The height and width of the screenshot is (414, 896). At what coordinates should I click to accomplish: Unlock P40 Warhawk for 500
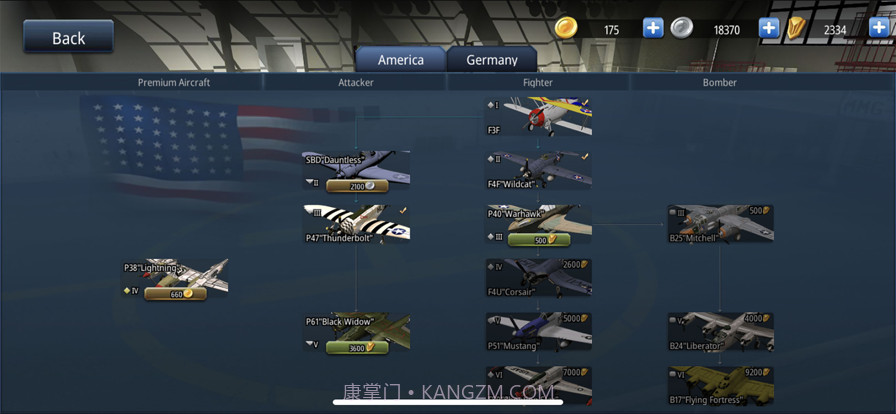(538, 240)
